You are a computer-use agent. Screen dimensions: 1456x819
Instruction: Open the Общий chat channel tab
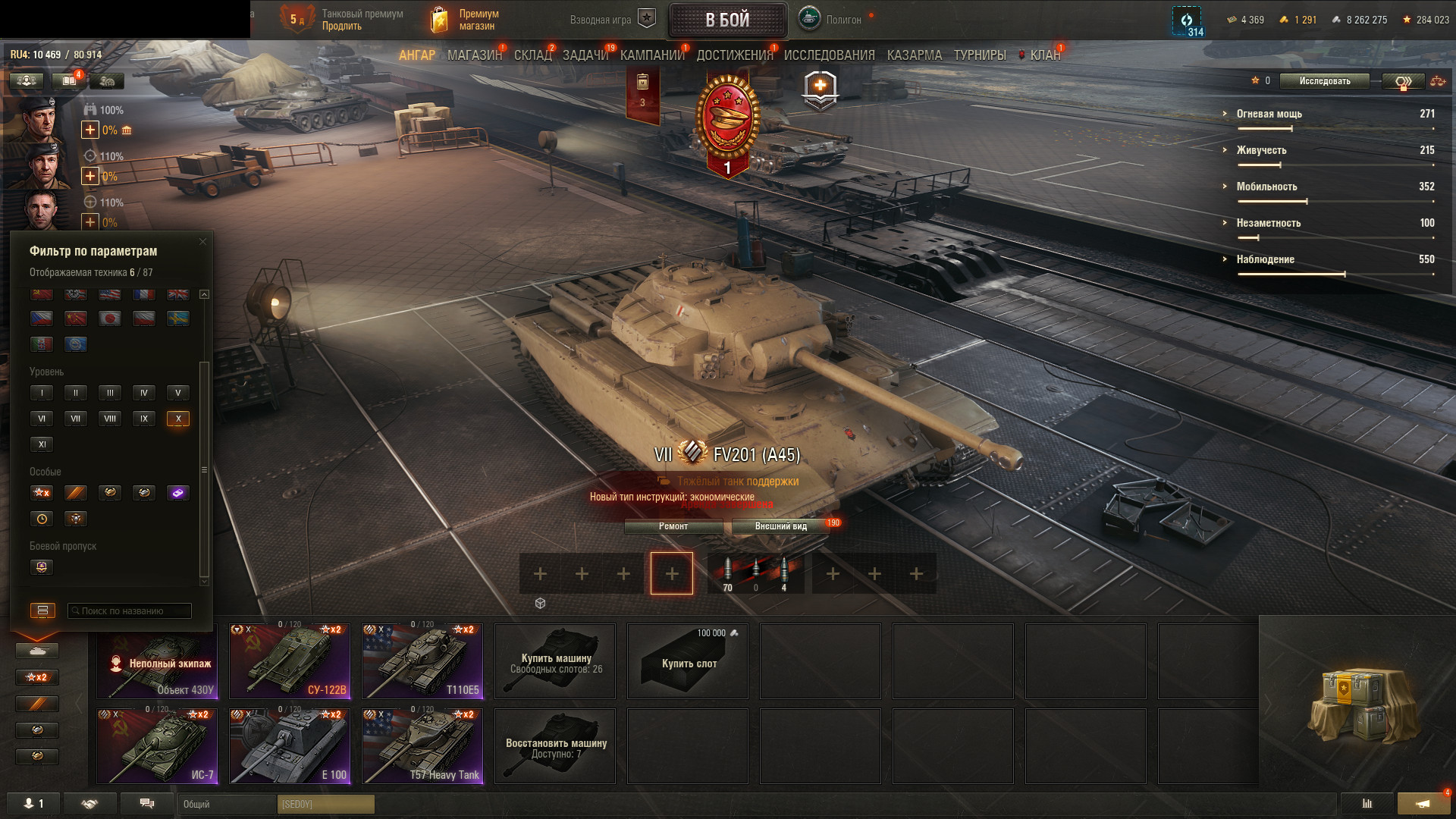coord(226,804)
